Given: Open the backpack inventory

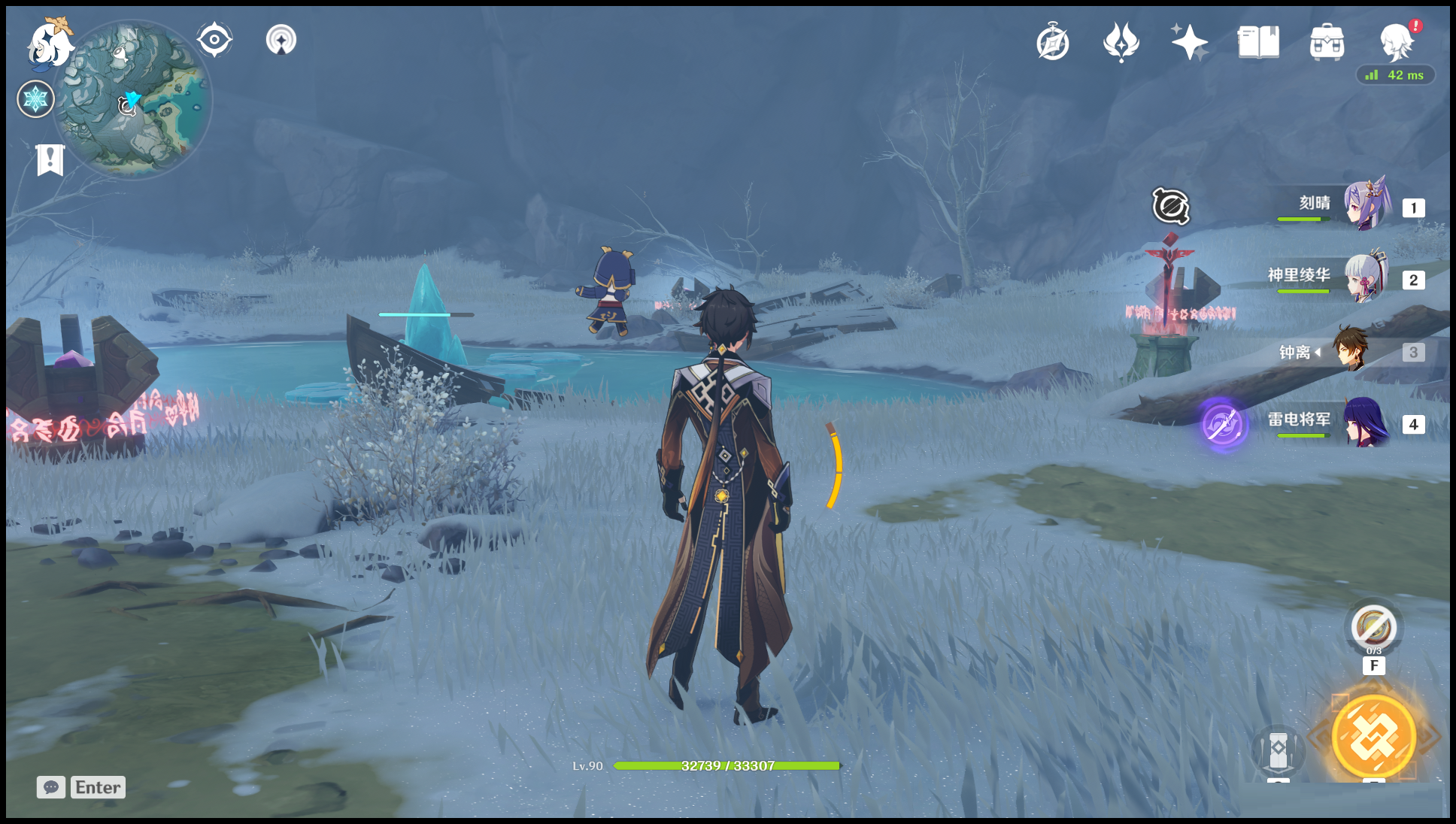Looking at the screenshot, I should point(1327,42).
